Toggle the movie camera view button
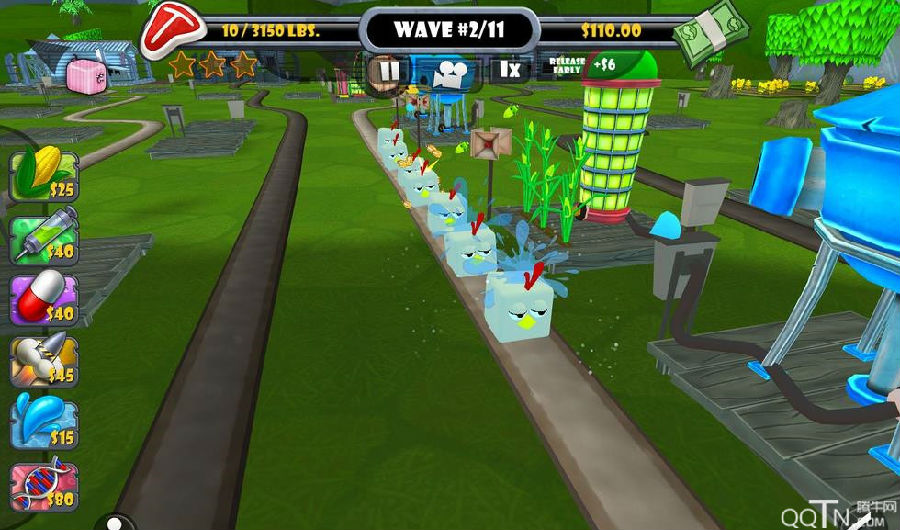The width and height of the screenshot is (900, 530). pos(449,71)
